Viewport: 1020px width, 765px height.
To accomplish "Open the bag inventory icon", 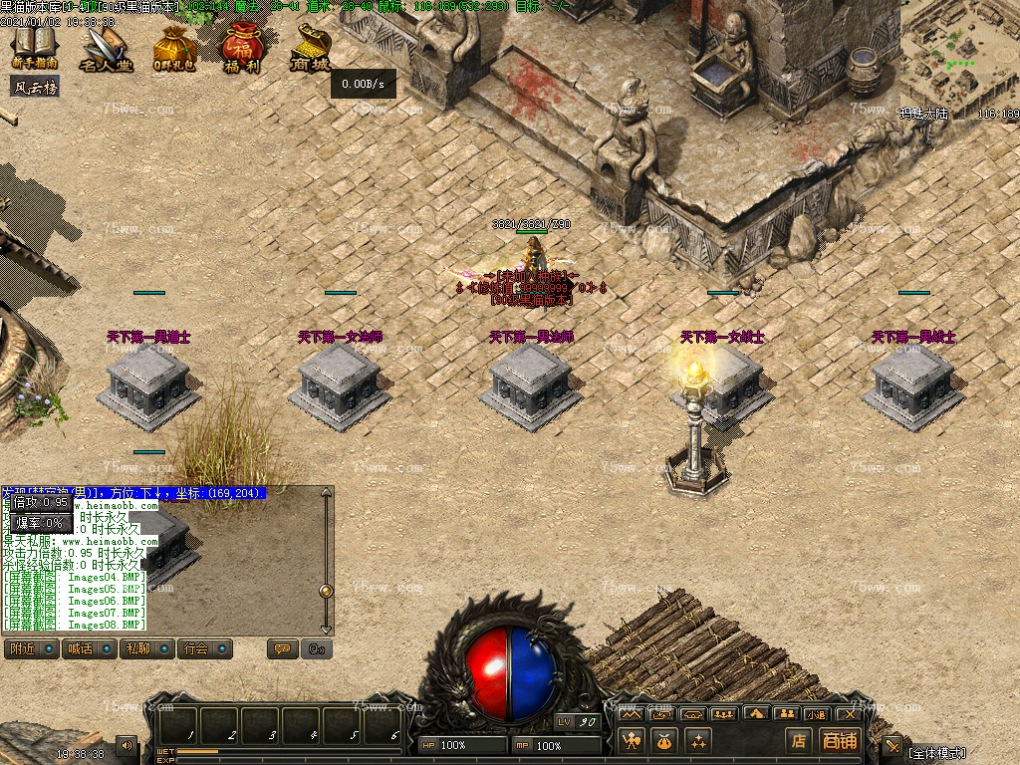I will coord(664,741).
